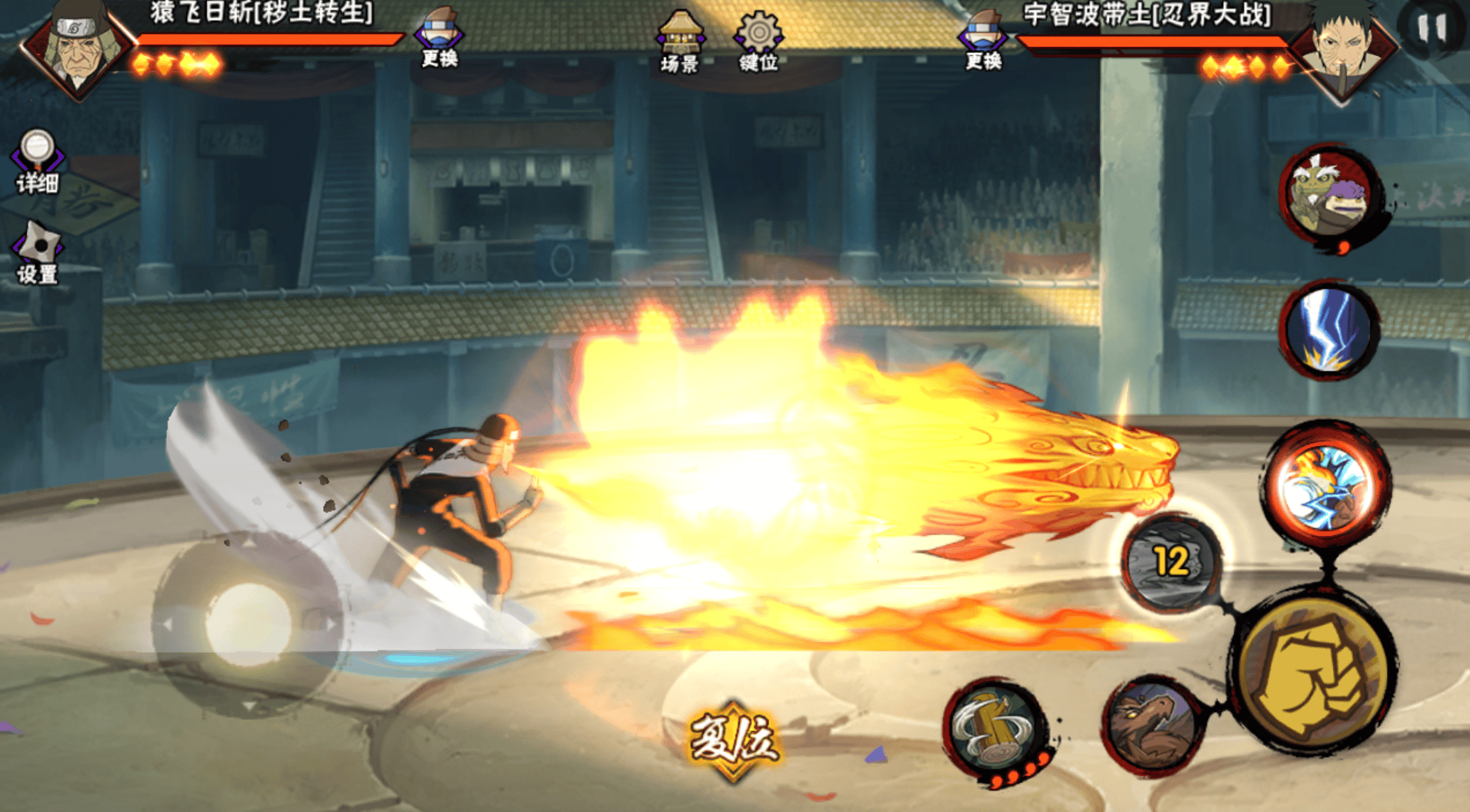Use the dragon-head skill icon
The height and width of the screenshot is (812, 1470).
(x=1152, y=724)
